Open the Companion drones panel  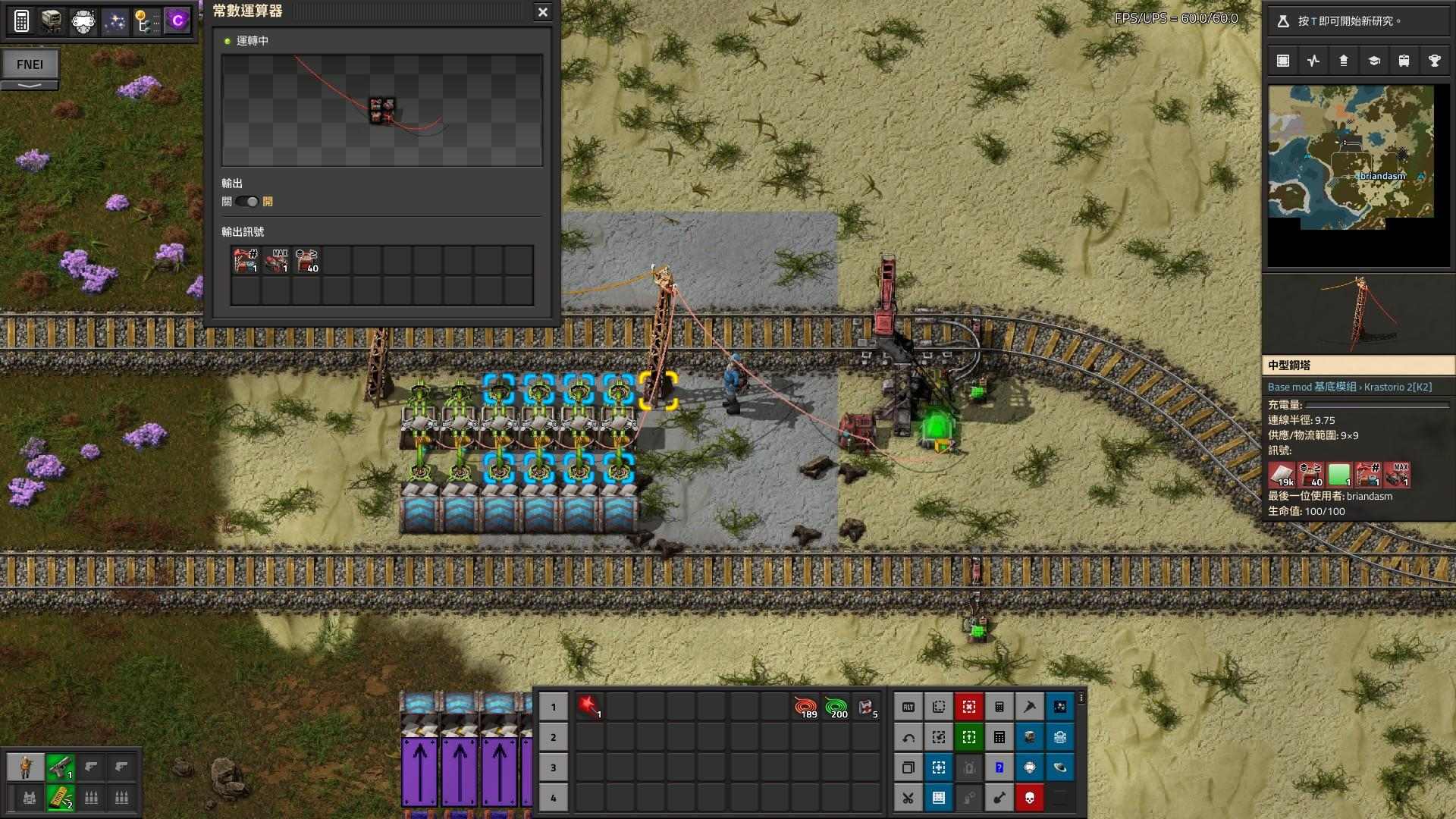[x=83, y=20]
